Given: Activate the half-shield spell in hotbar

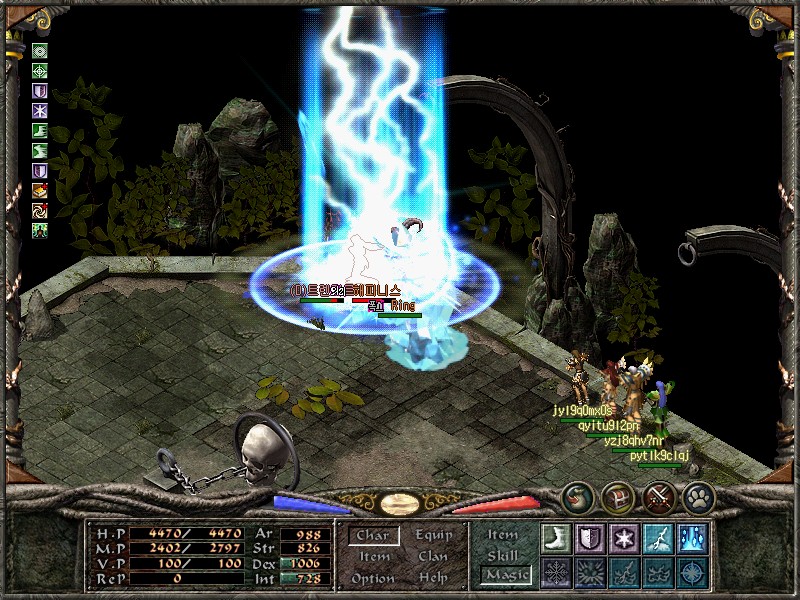Looking at the screenshot, I should pos(589,538).
